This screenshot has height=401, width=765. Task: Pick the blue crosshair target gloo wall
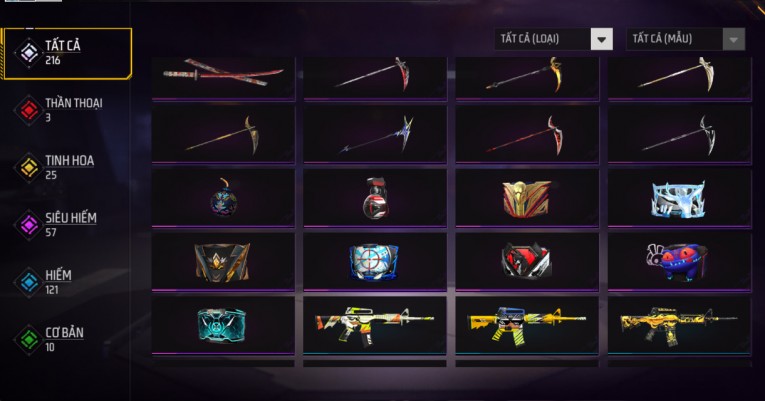(375, 261)
